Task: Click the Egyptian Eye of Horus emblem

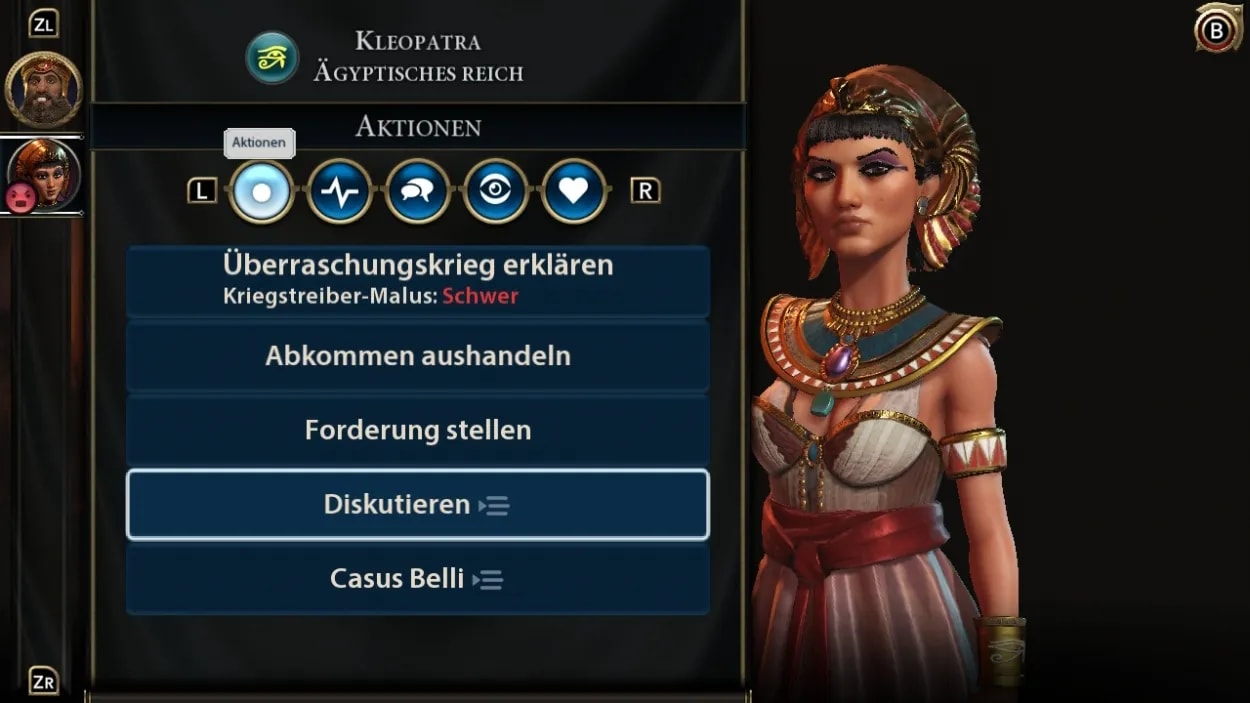Action: point(272,57)
